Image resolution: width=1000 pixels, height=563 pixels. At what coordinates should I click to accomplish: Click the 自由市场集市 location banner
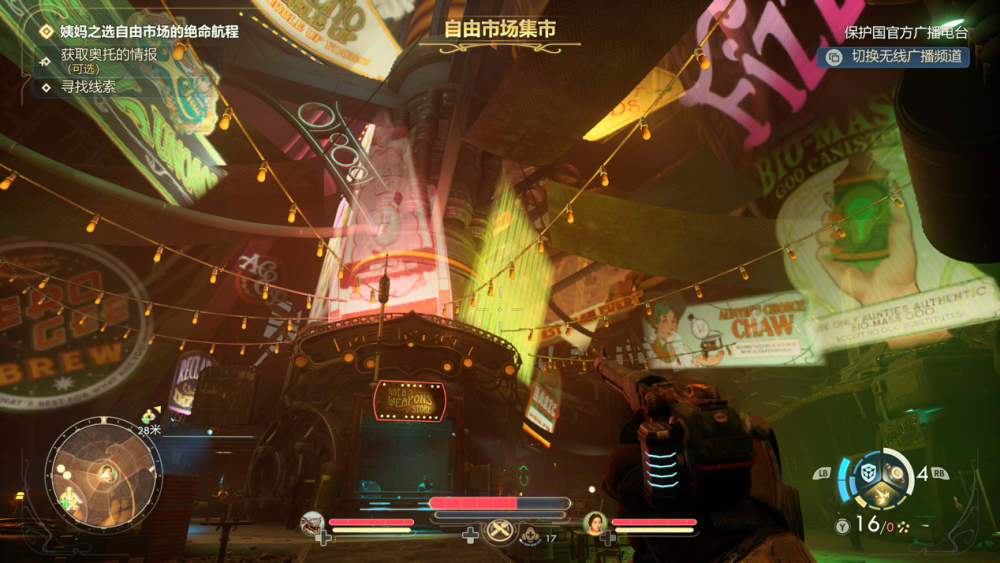click(x=499, y=30)
